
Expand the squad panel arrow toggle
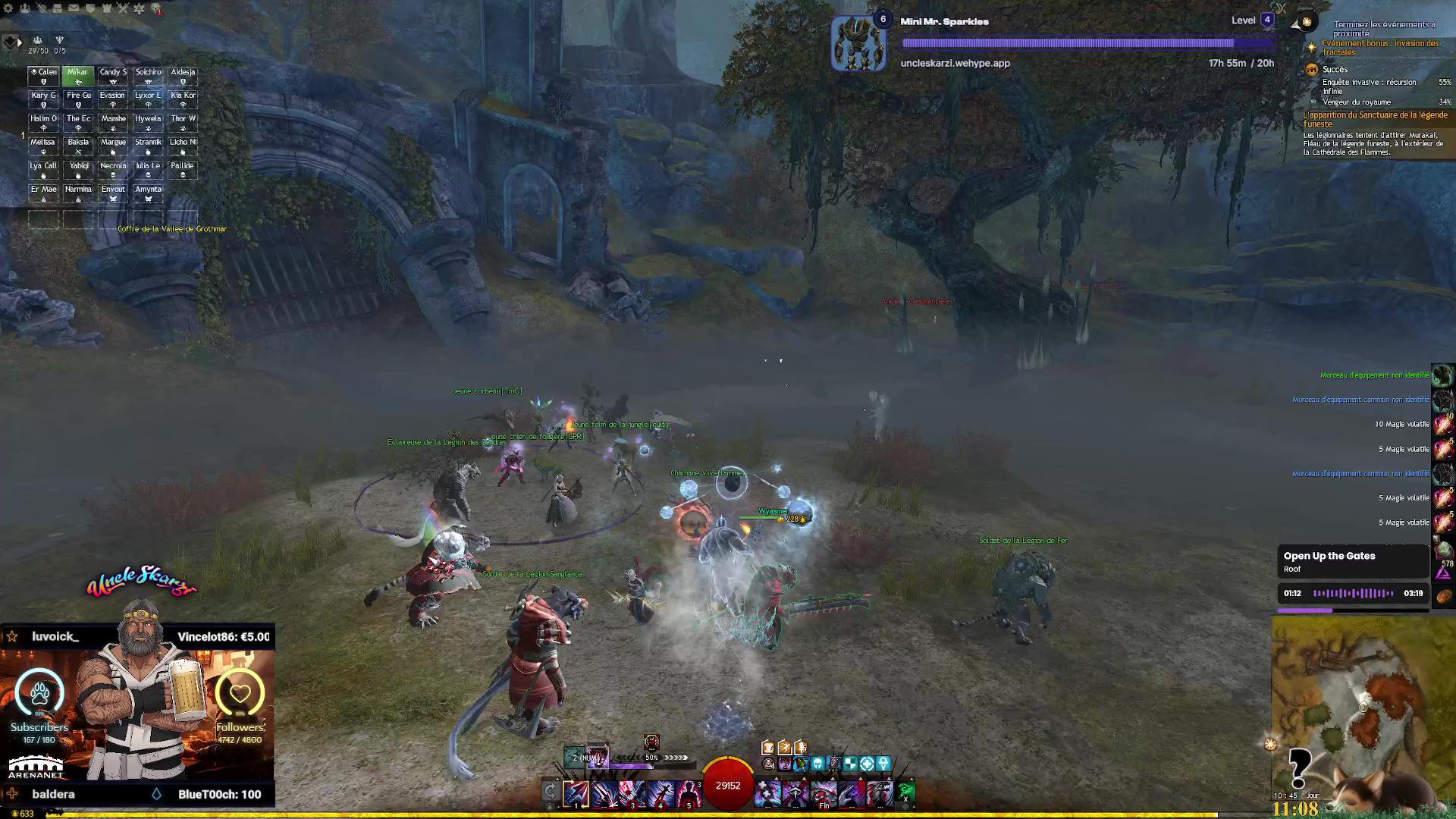click(x=20, y=42)
